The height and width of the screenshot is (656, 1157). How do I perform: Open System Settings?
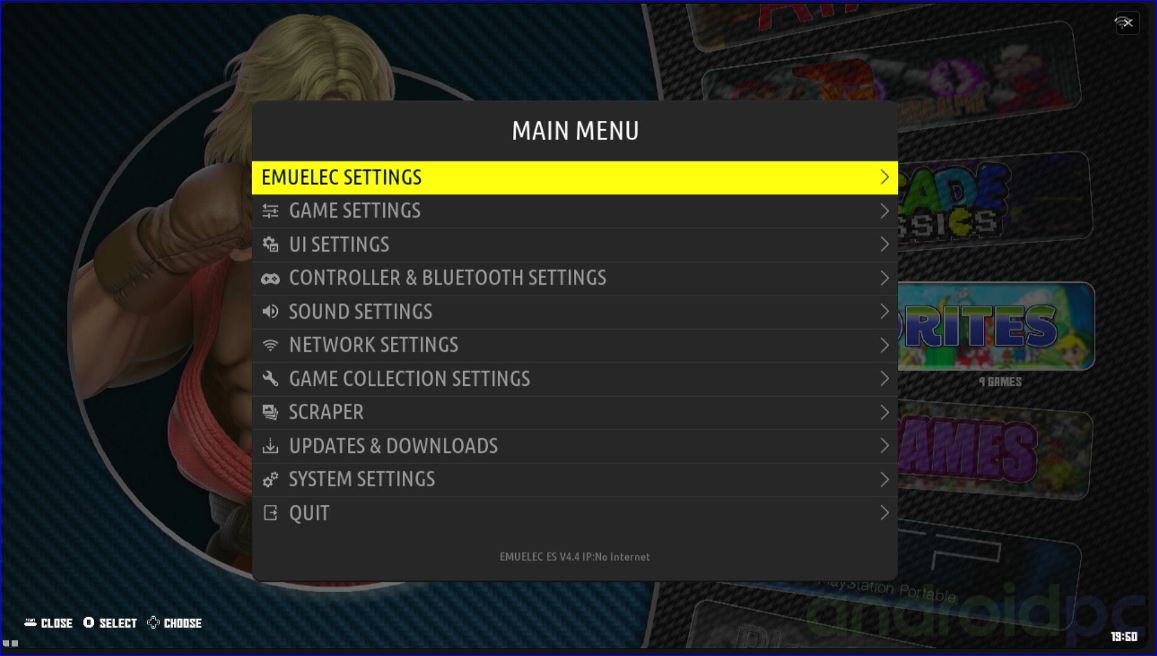[574, 479]
